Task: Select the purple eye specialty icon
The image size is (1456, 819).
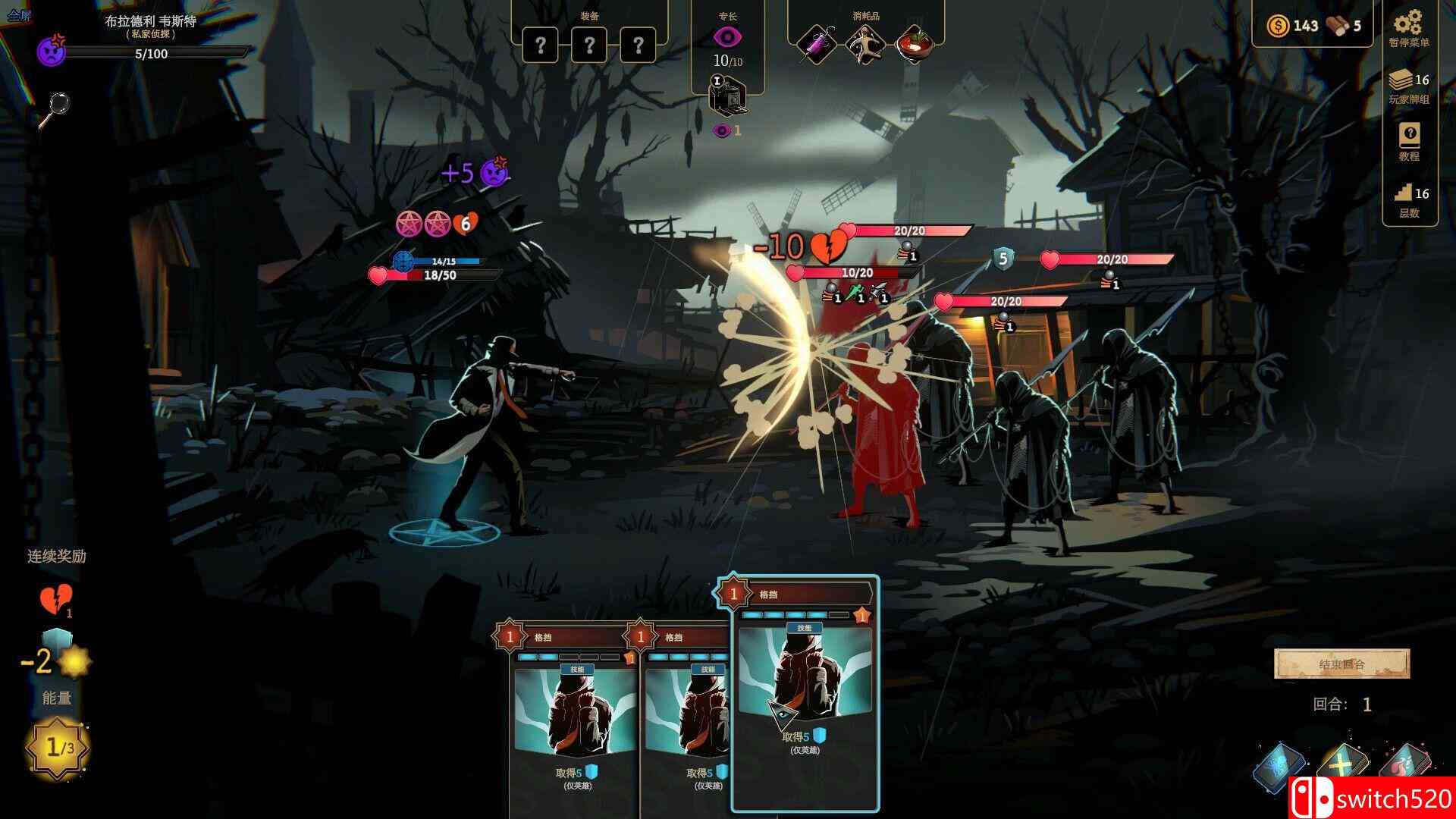Action: [x=727, y=37]
